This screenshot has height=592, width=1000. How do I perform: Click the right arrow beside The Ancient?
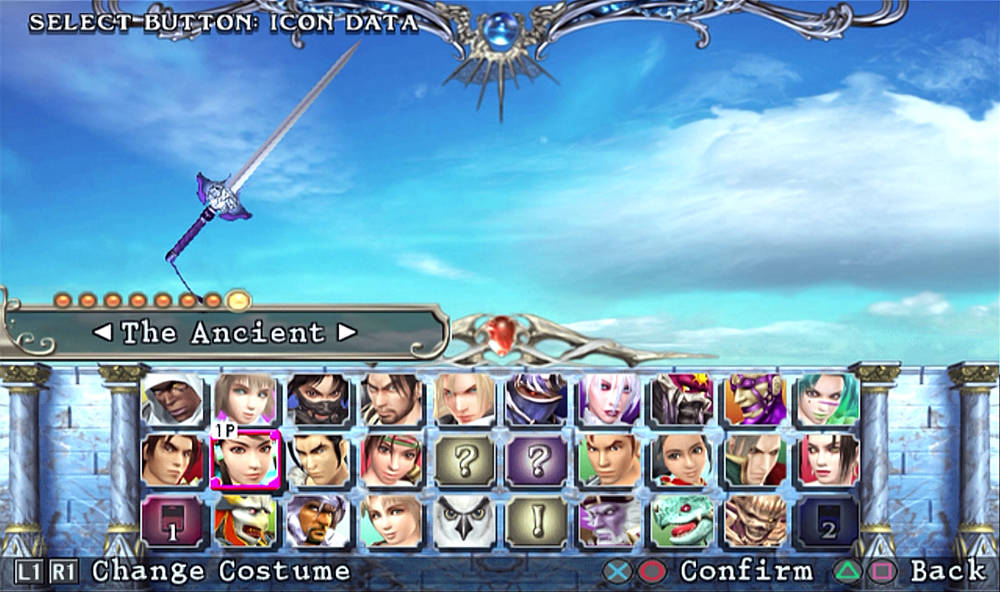point(346,332)
